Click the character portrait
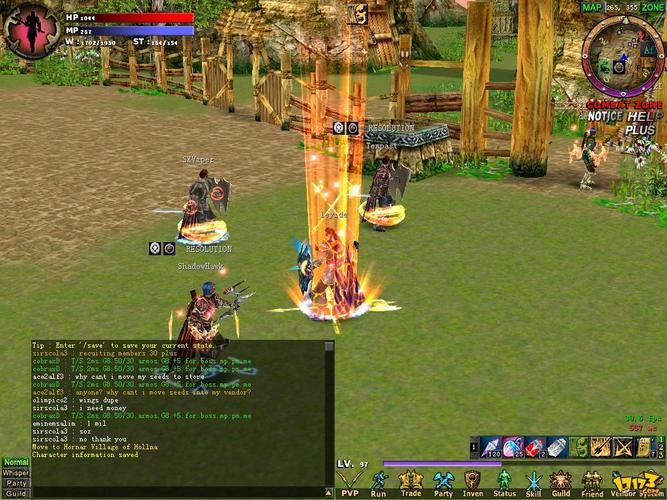667x500 pixels. 30,30
